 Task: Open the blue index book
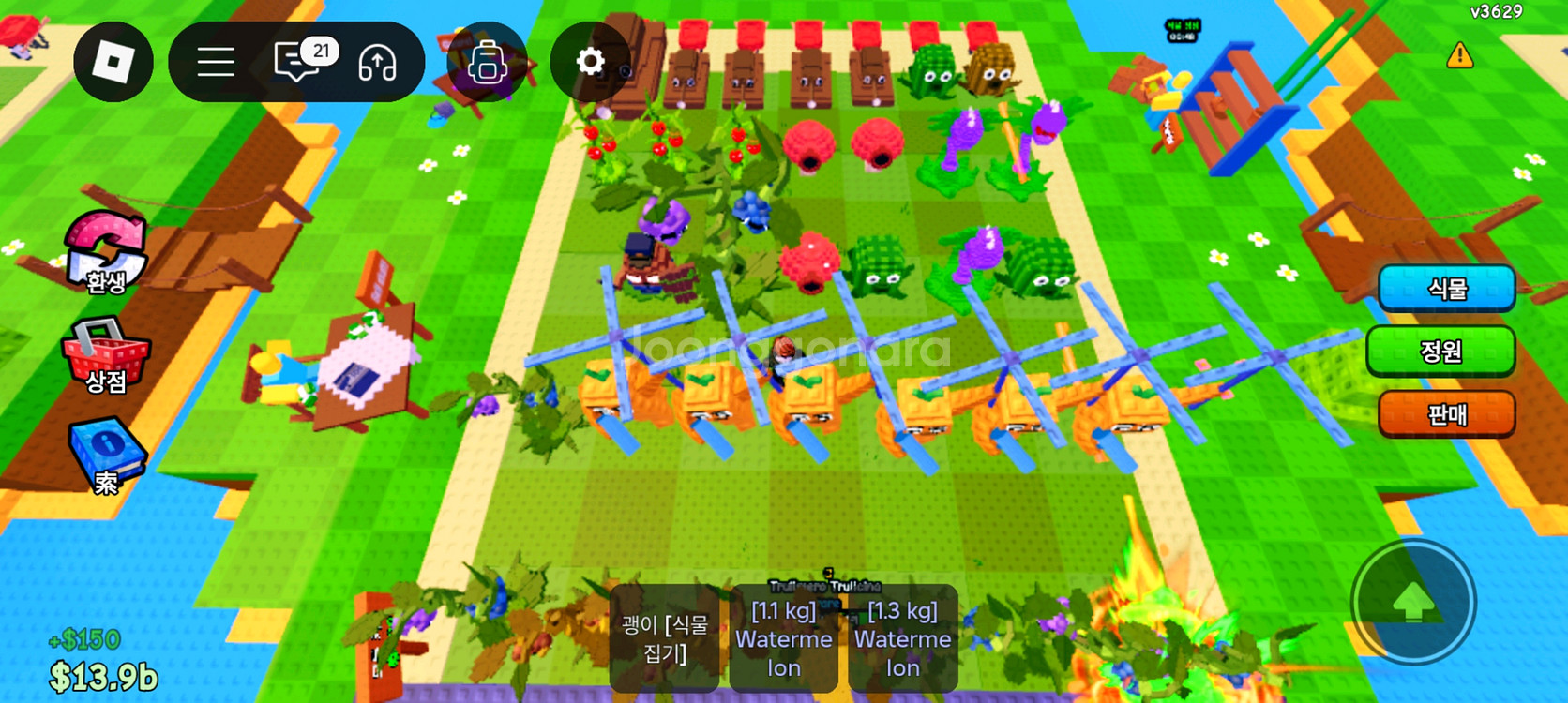point(107,456)
